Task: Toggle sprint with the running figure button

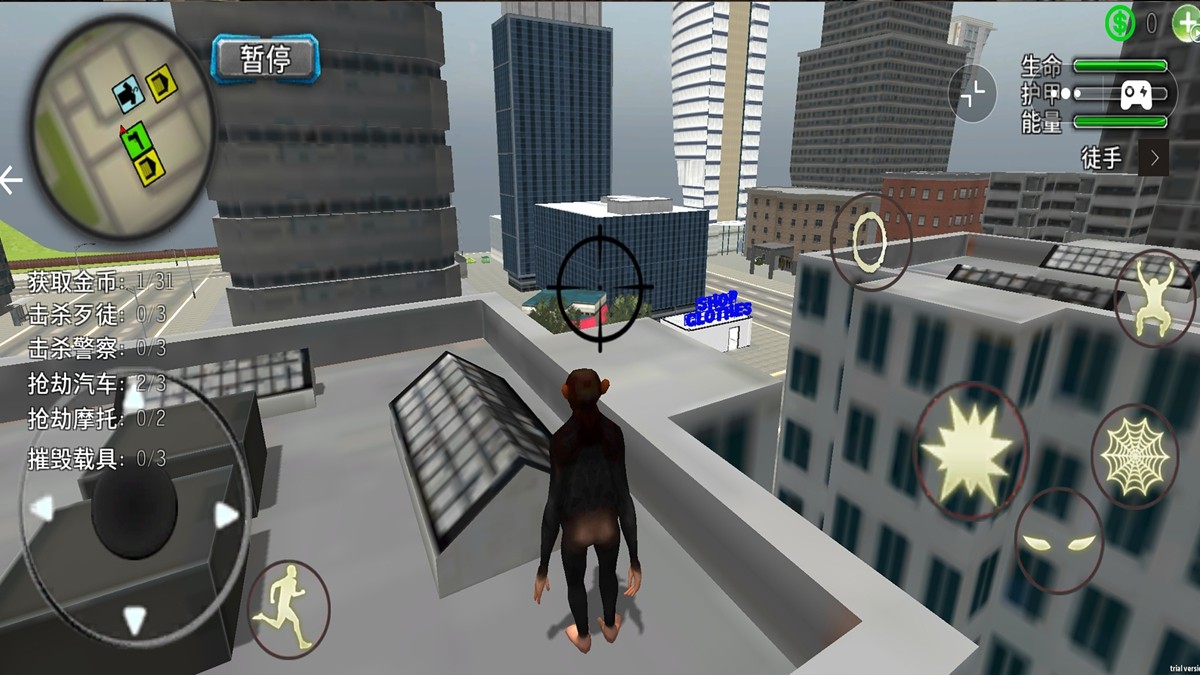Action: point(288,608)
